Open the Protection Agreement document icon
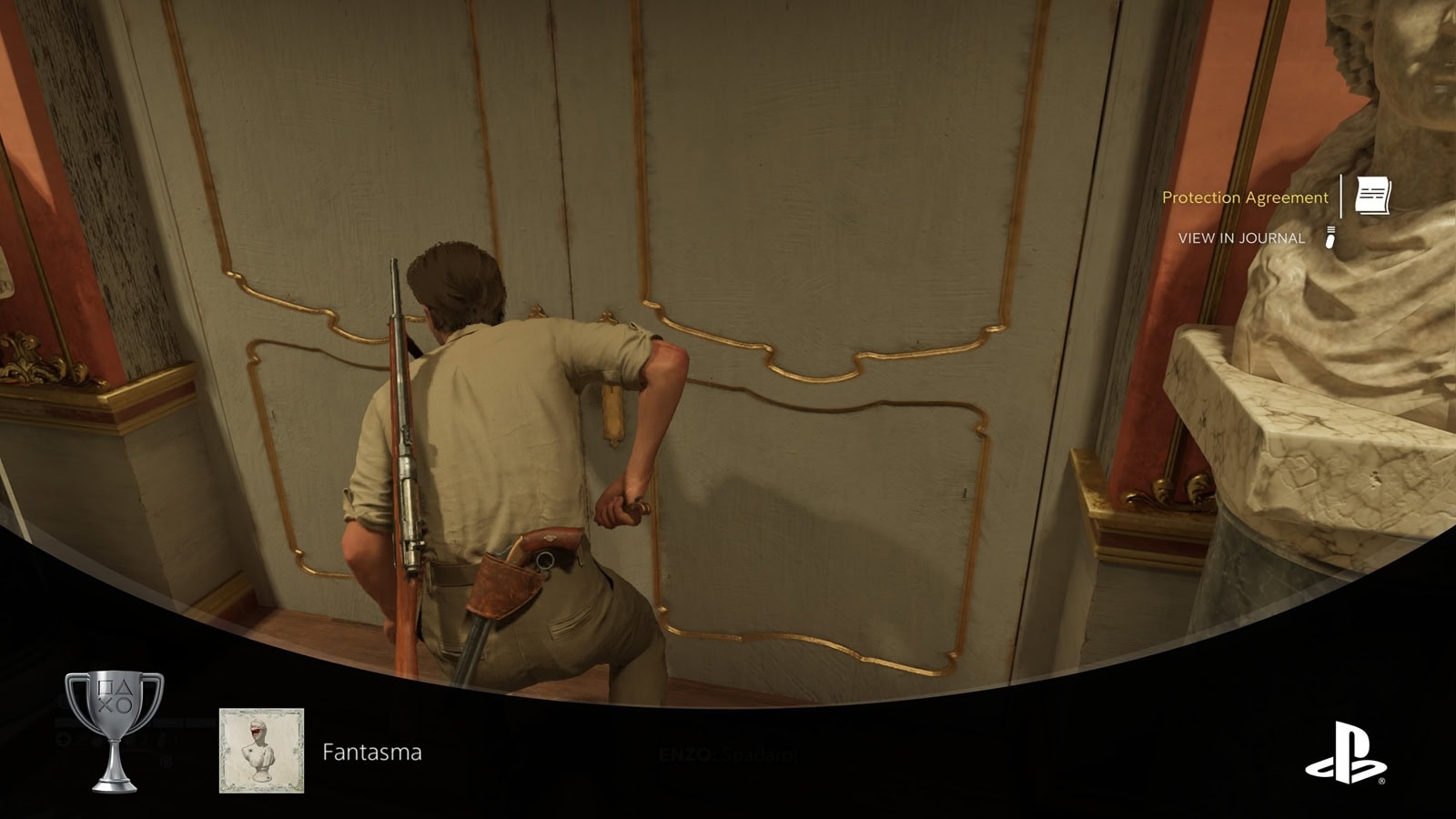The width and height of the screenshot is (1456, 819). pos(1372,196)
